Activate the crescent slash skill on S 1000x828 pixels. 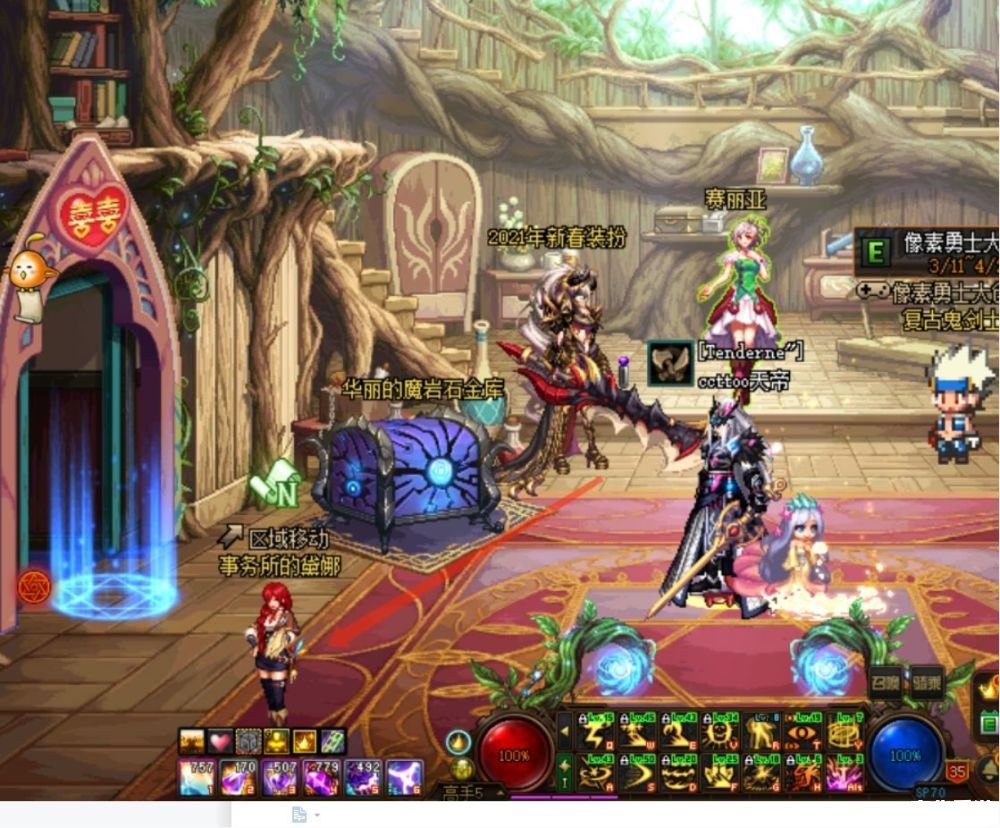pos(640,773)
